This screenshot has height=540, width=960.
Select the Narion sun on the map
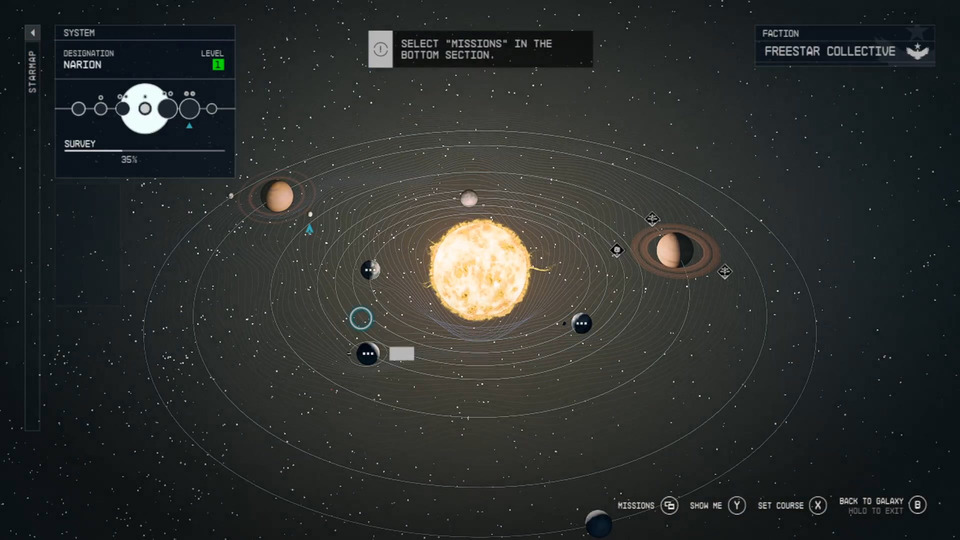[481, 270]
